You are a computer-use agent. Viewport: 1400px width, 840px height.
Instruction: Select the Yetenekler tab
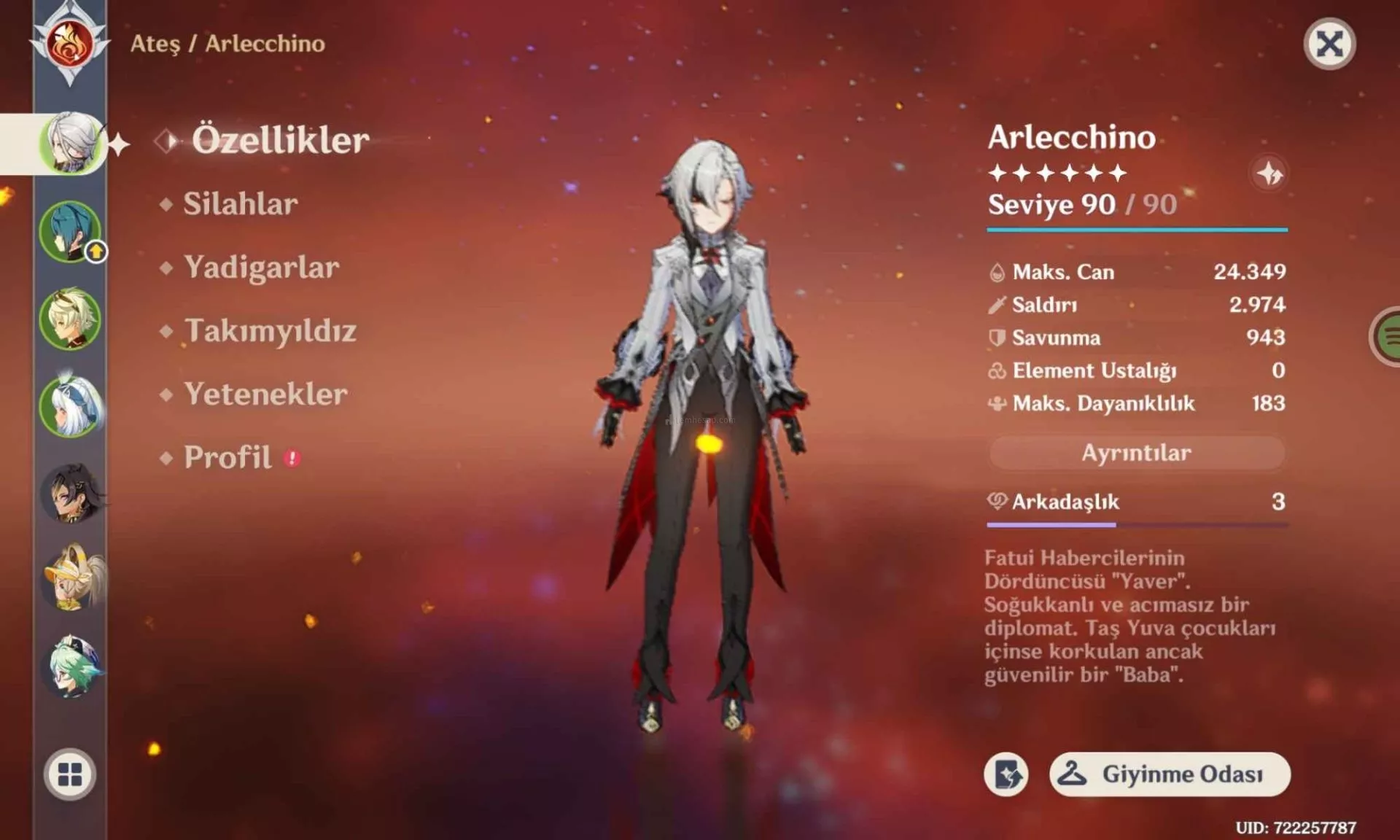point(265,394)
